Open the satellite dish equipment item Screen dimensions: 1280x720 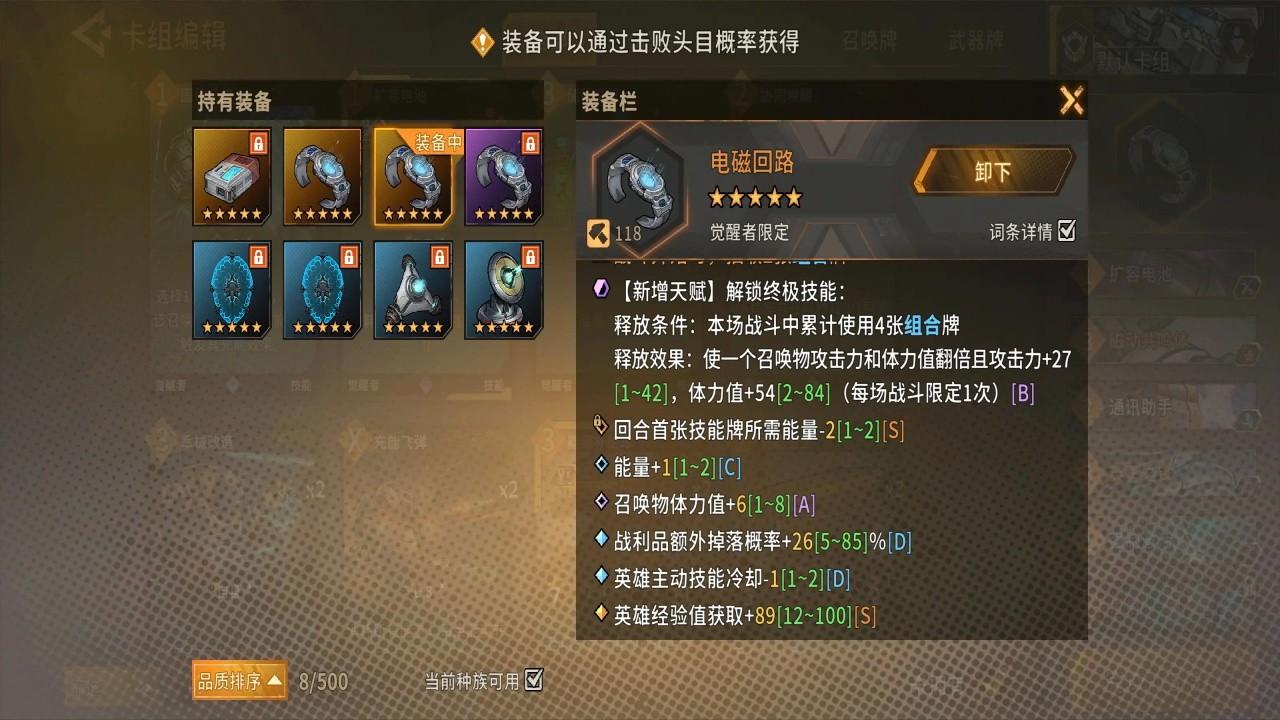pos(503,291)
